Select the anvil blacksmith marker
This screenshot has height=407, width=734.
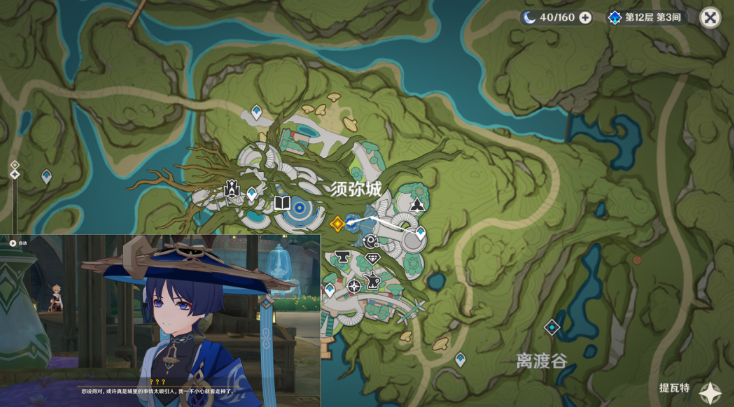[342, 258]
